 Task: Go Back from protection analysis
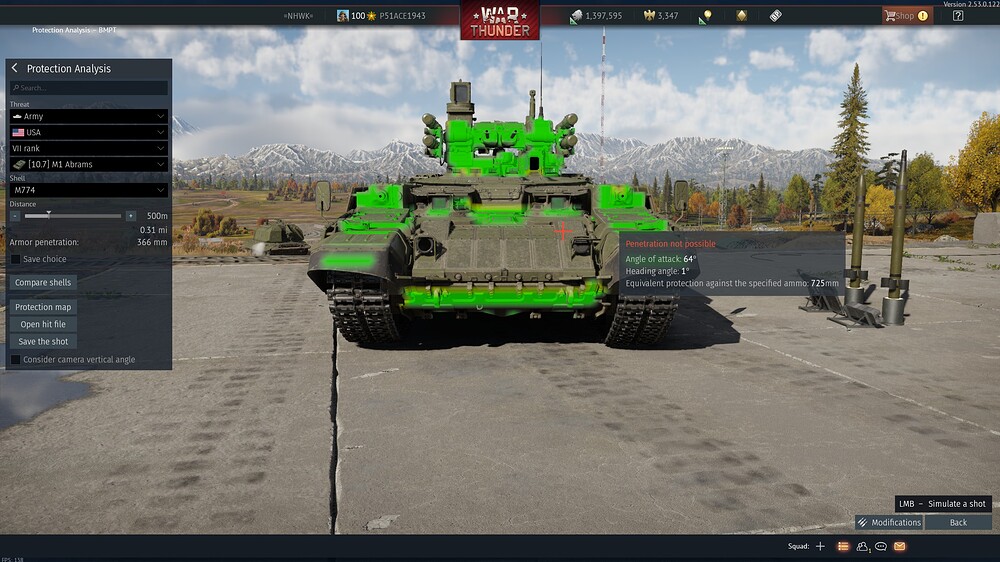click(958, 522)
